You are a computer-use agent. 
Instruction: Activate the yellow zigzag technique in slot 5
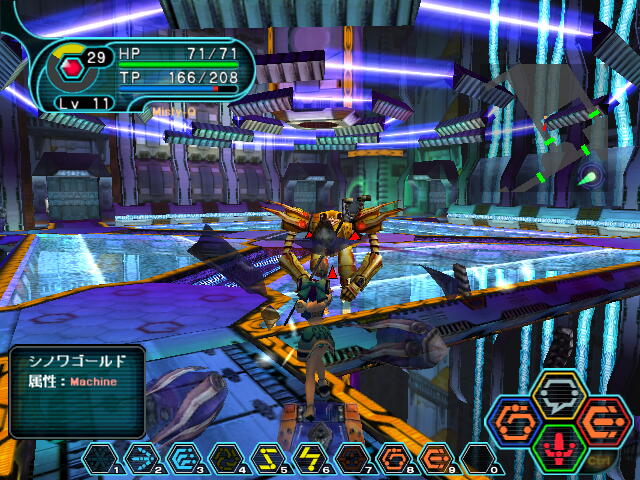pos(269,459)
